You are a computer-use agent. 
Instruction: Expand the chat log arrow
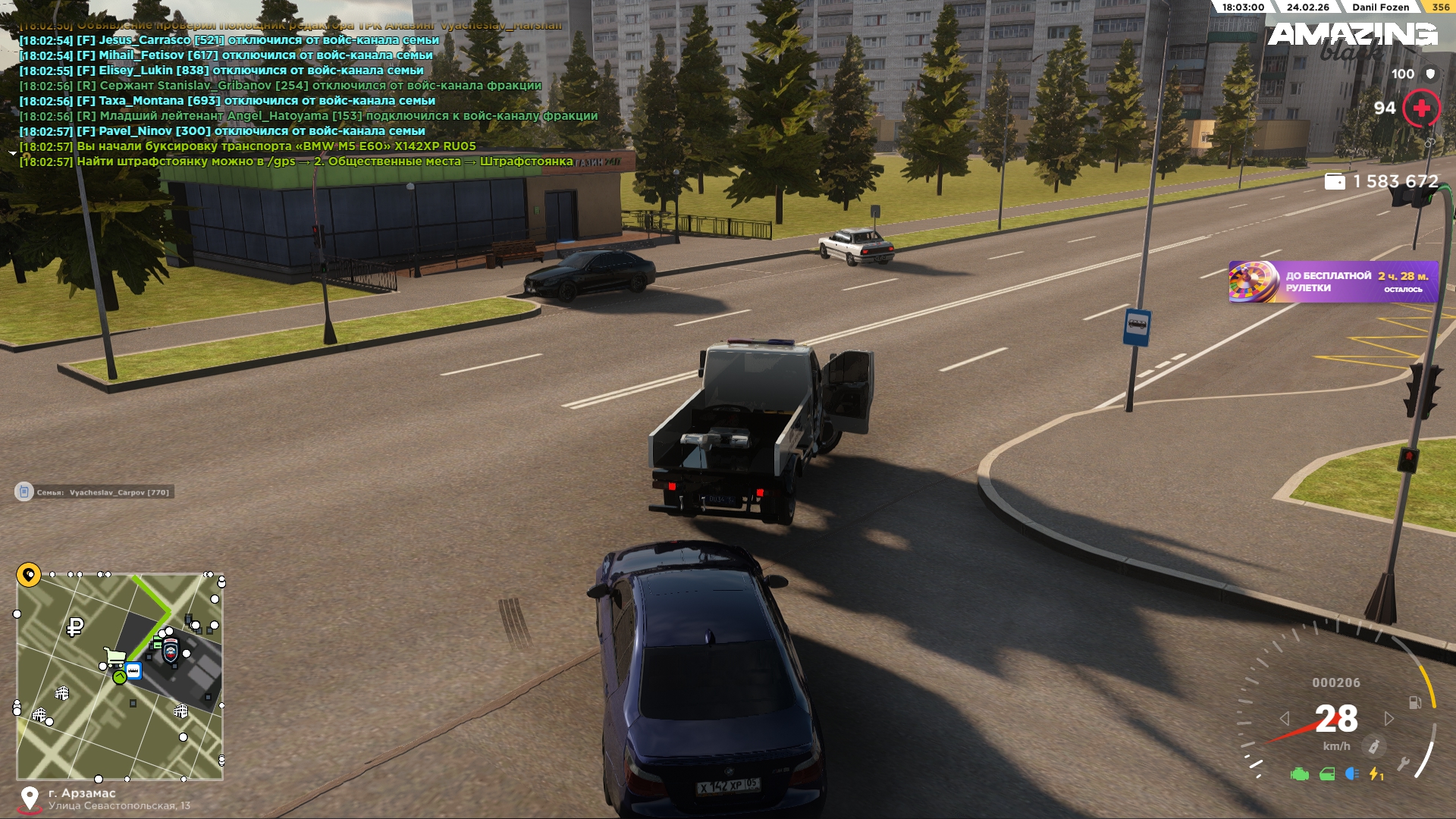click(x=12, y=153)
